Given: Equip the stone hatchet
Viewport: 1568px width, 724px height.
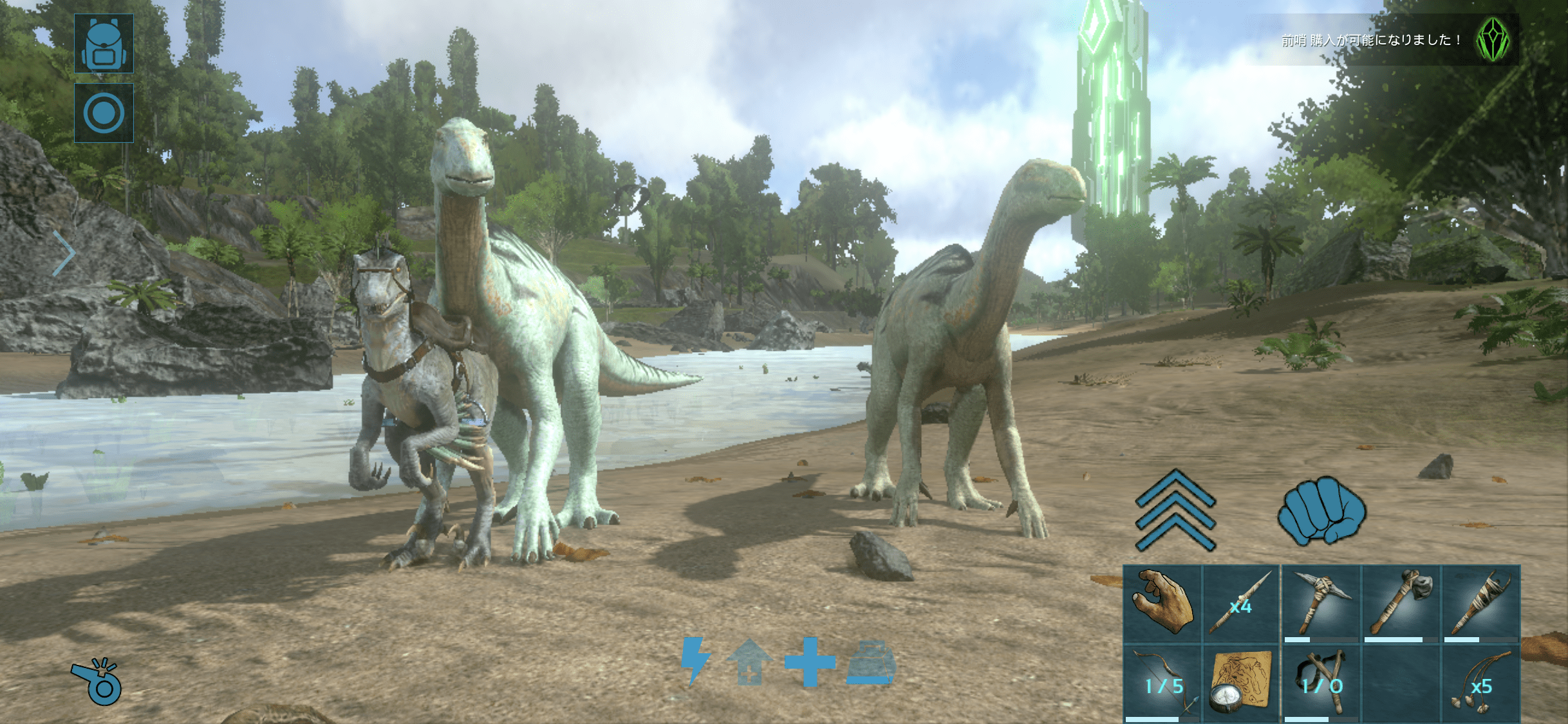Looking at the screenshot, I should pos(1401,604).
